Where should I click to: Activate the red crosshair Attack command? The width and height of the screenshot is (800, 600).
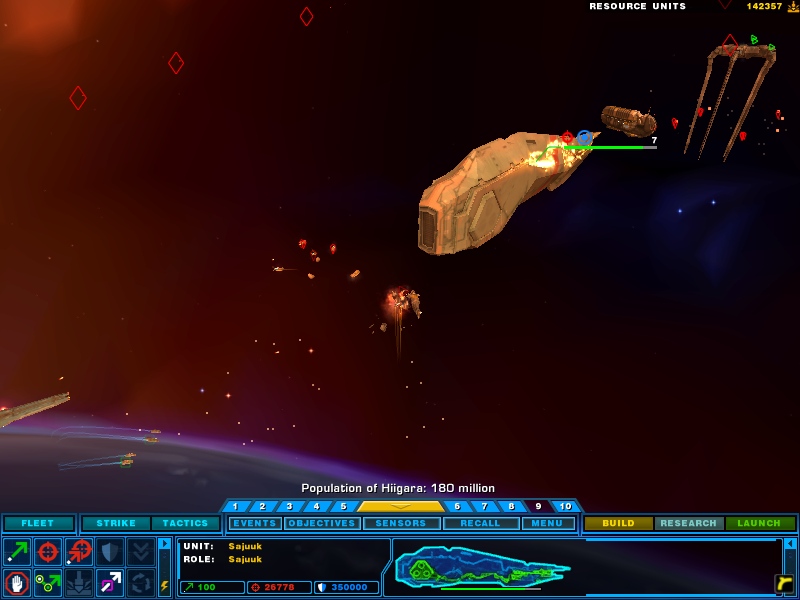[48, 551]
